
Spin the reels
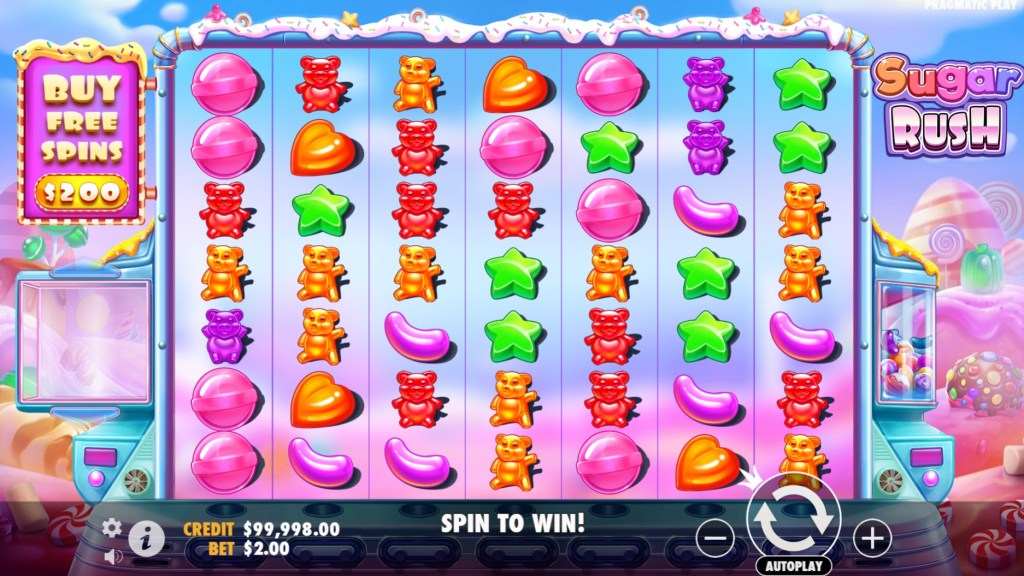793,517
